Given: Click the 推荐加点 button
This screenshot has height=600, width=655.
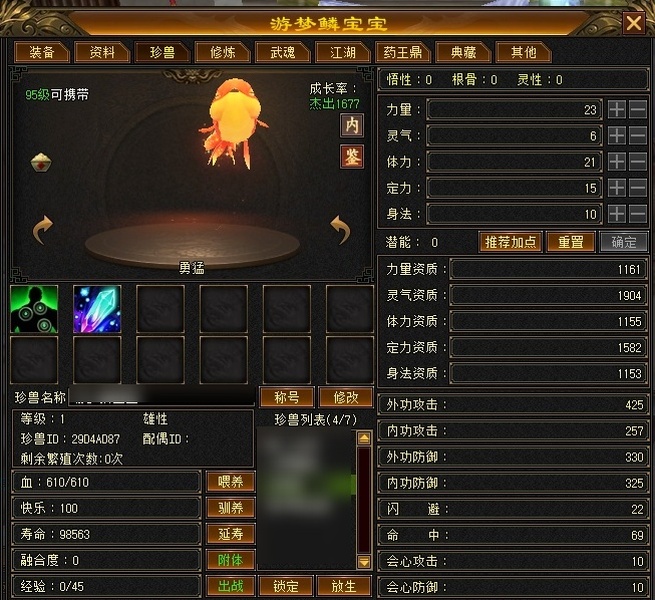Looking at the screenshot, I should click(511, 242).
